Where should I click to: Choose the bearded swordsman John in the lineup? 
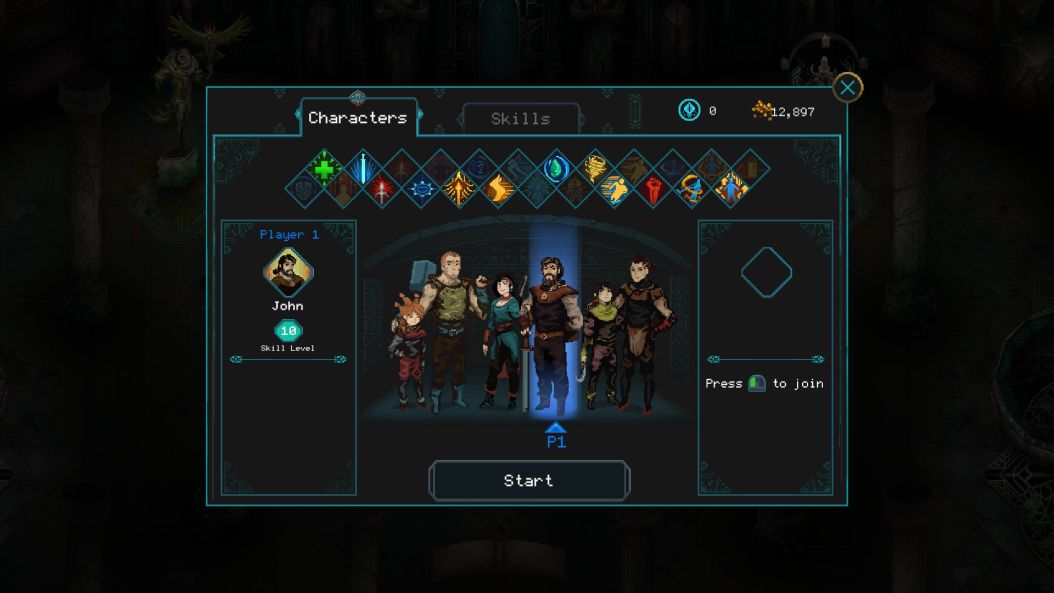[553, 335]
